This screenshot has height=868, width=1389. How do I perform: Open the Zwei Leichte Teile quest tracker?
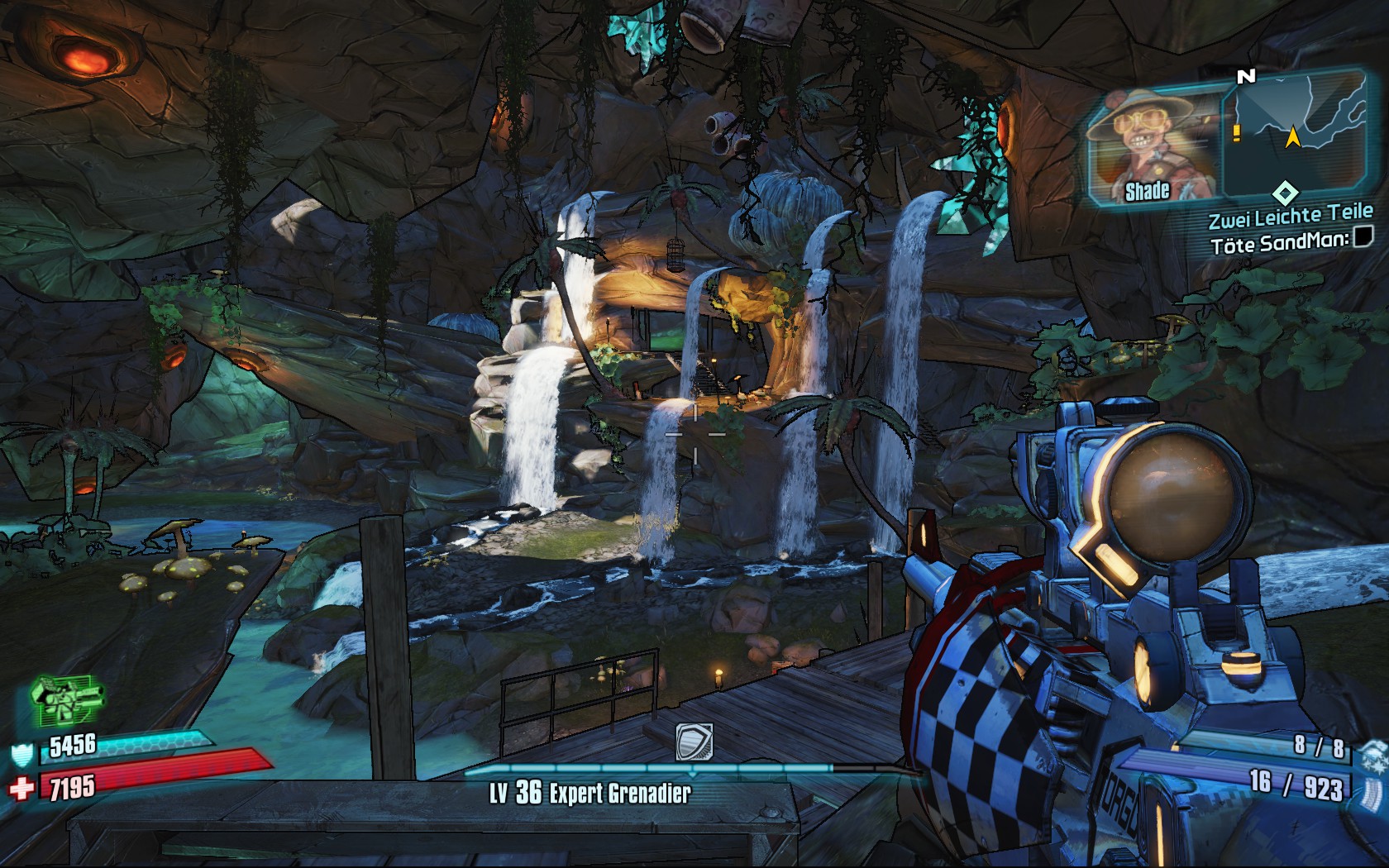[1290, 217]
